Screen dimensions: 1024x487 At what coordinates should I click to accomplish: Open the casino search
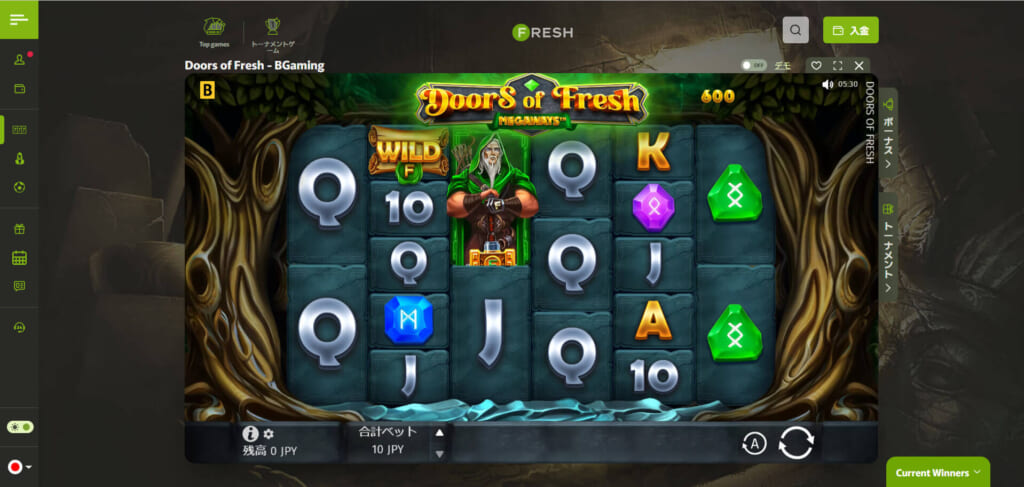pos(795,30)
